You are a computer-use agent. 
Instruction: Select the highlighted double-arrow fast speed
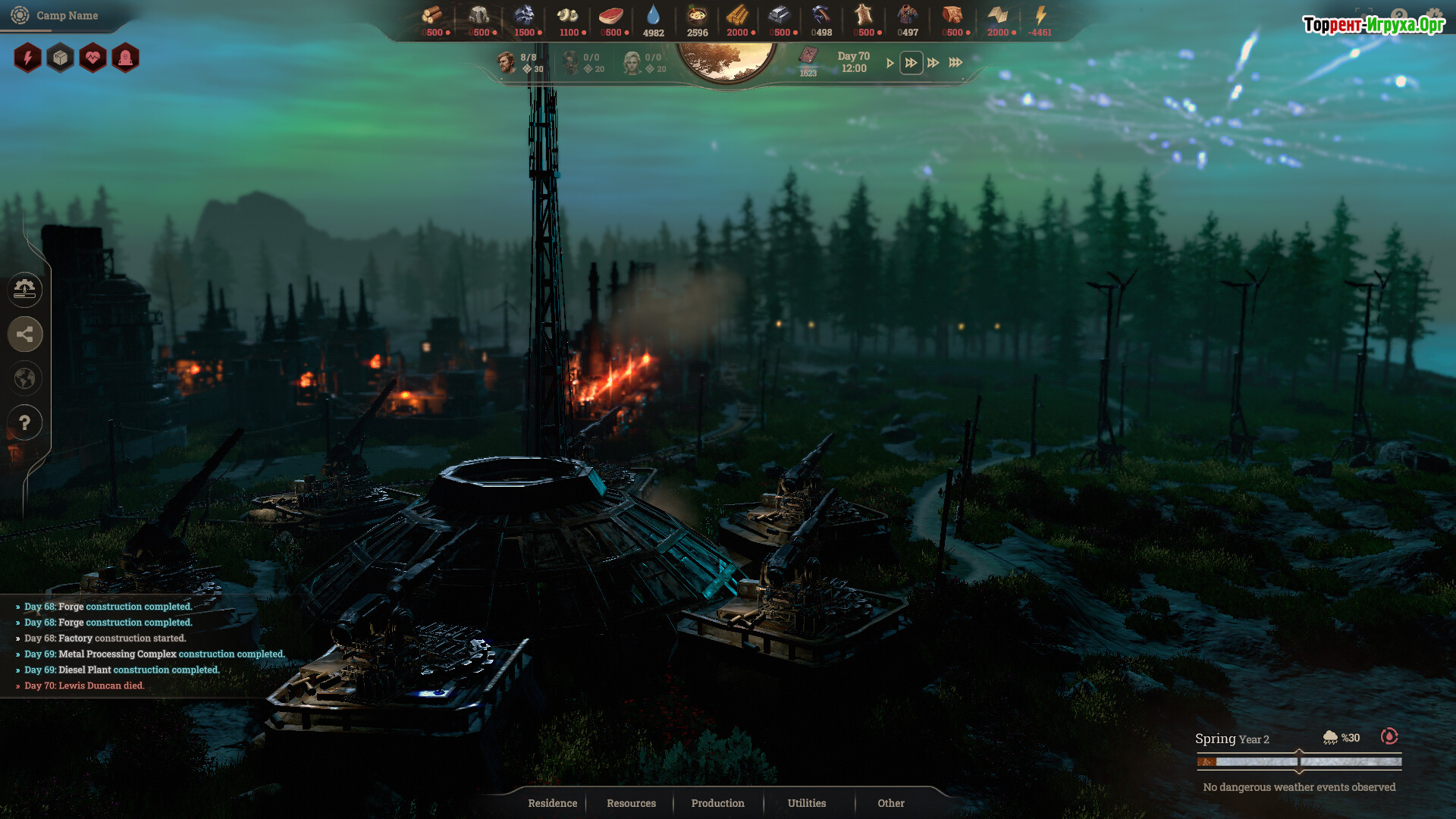coord(911,63)
